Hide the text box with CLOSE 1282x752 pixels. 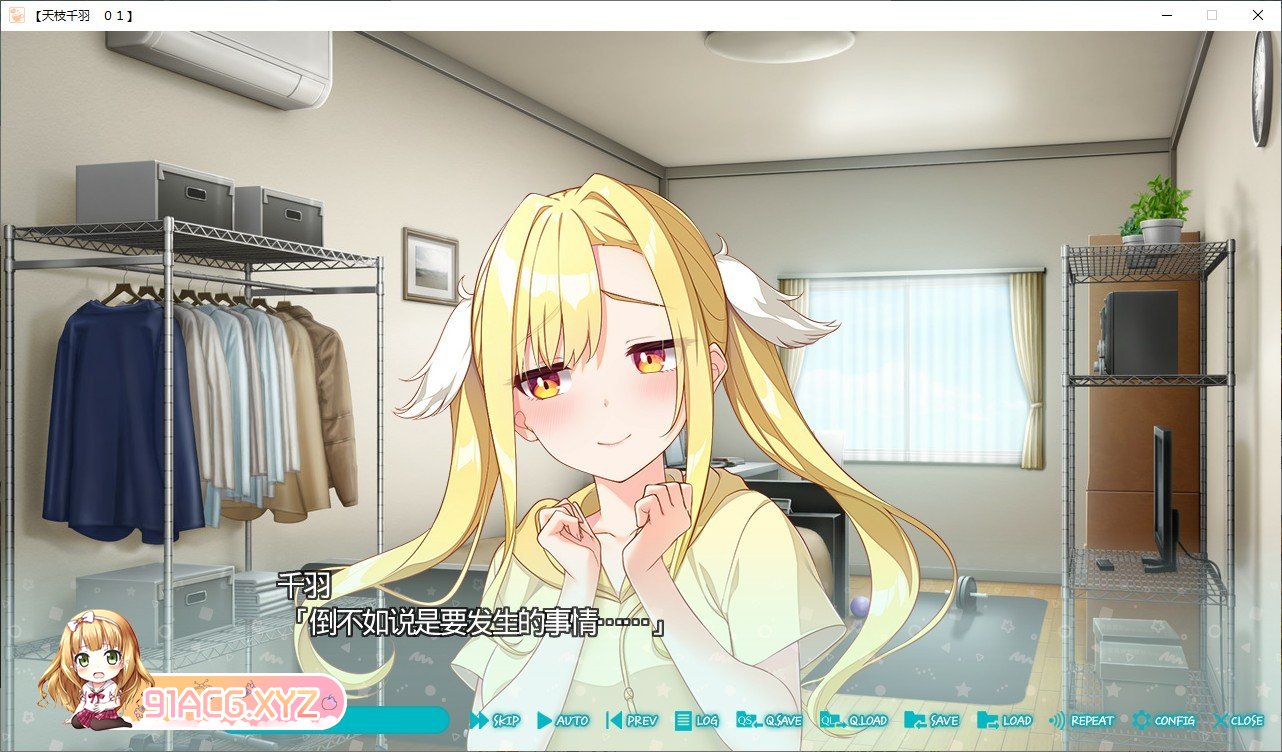(1239, 720)
